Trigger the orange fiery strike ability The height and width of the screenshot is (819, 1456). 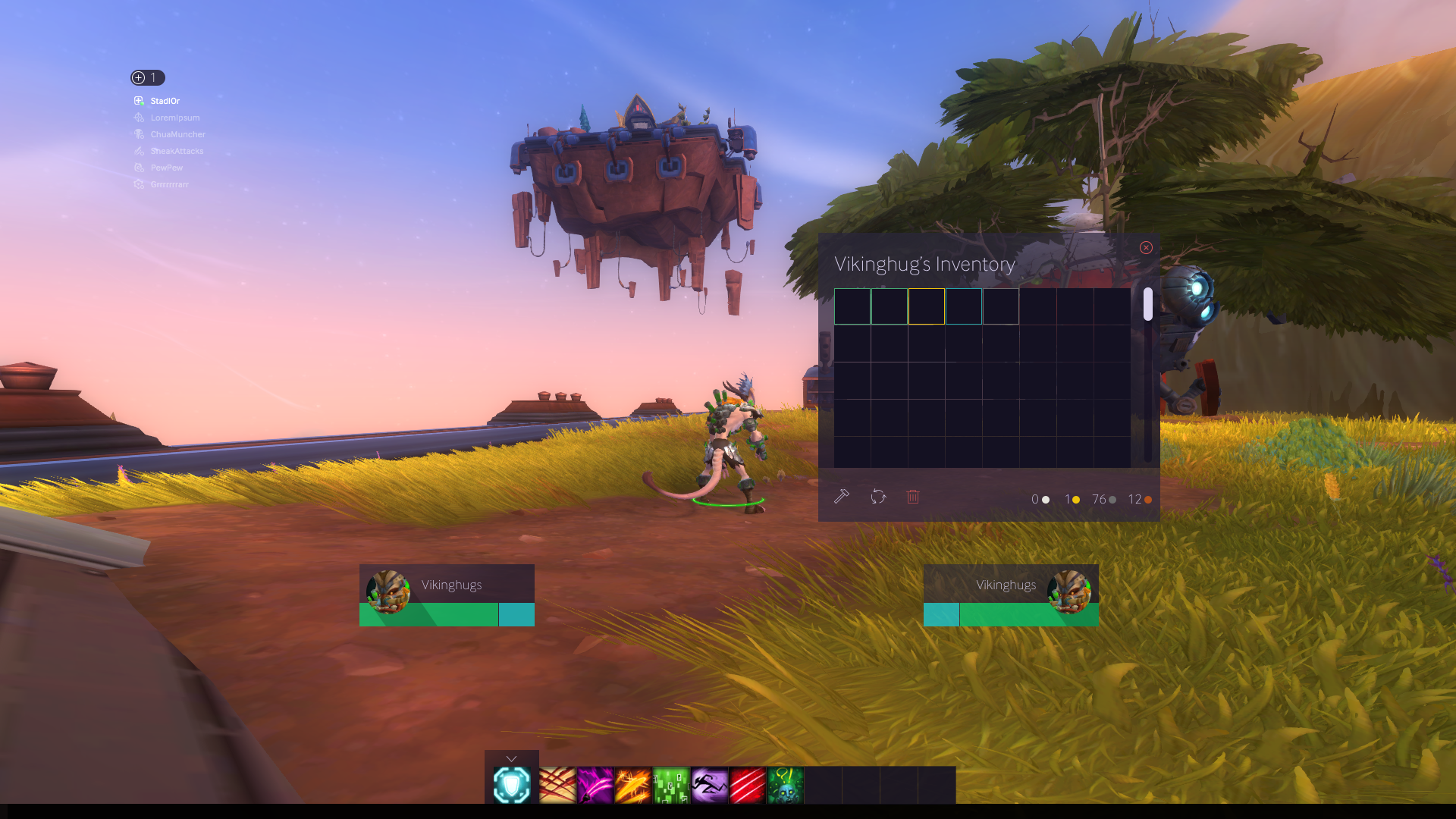point(633,785)
